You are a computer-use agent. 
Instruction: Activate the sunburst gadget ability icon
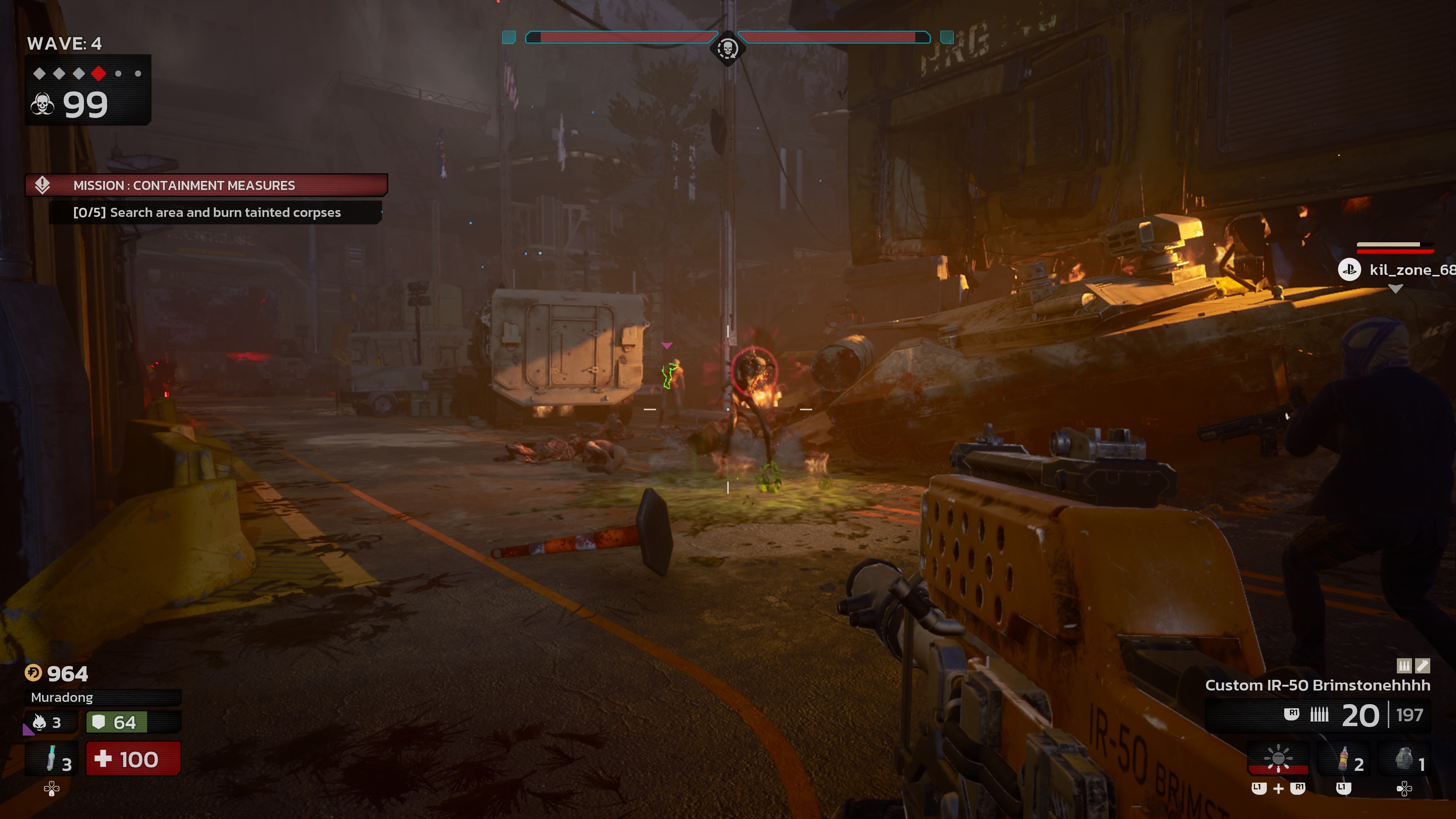point(1278,758)
